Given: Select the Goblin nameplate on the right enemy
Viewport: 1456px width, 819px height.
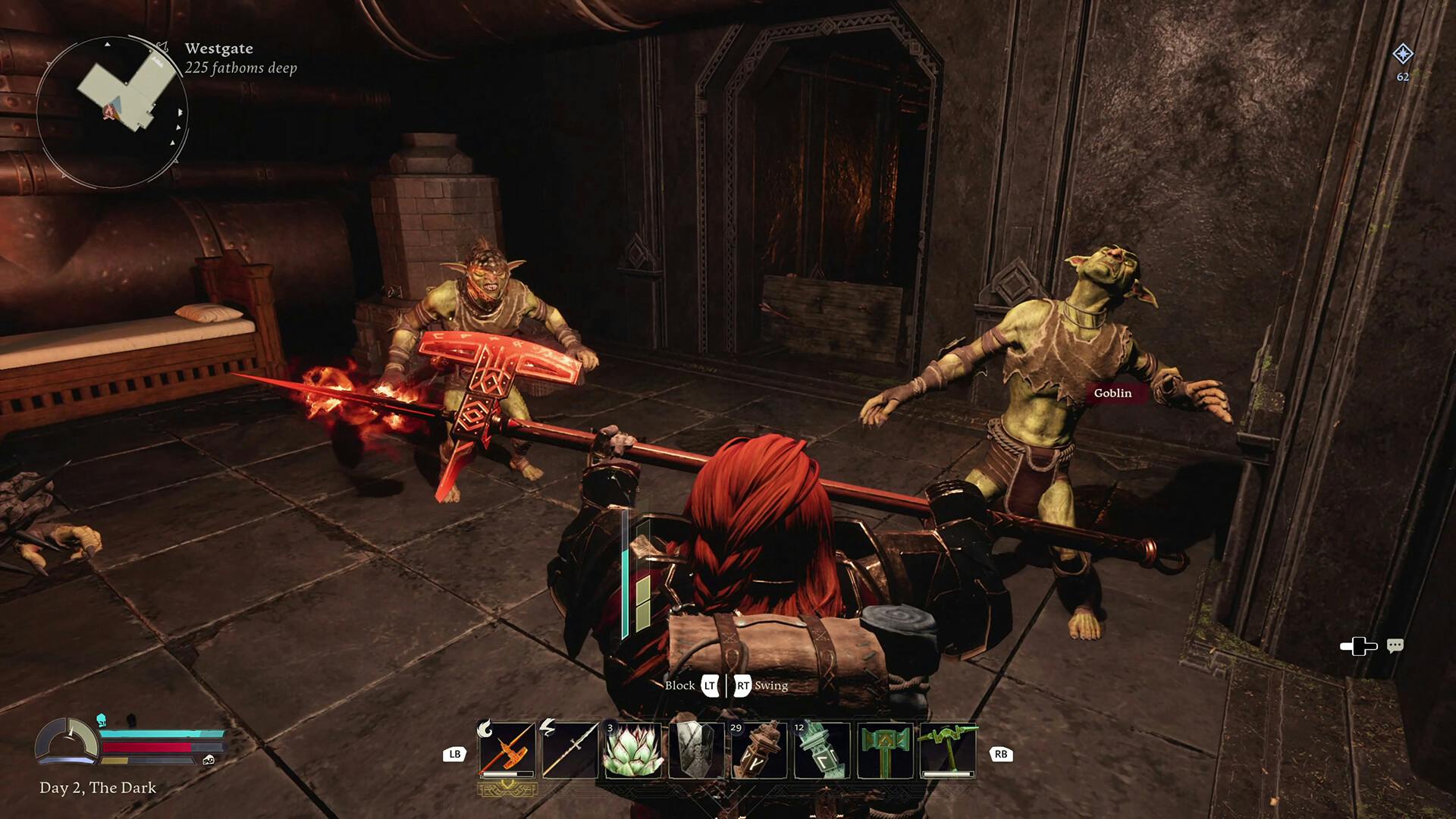Looking at the screenshot, I should 1112,393.
